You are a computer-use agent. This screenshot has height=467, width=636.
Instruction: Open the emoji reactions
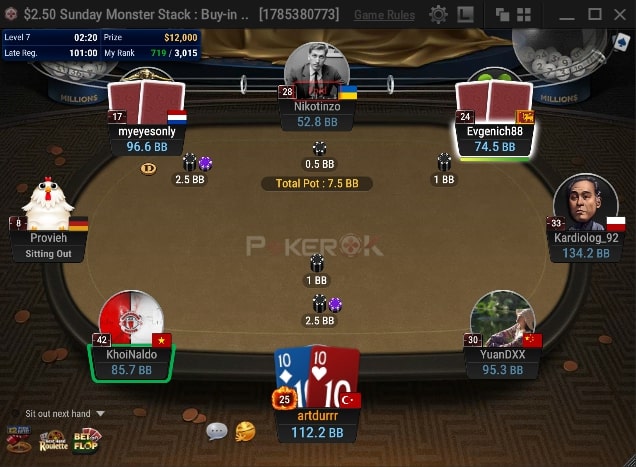245,431
